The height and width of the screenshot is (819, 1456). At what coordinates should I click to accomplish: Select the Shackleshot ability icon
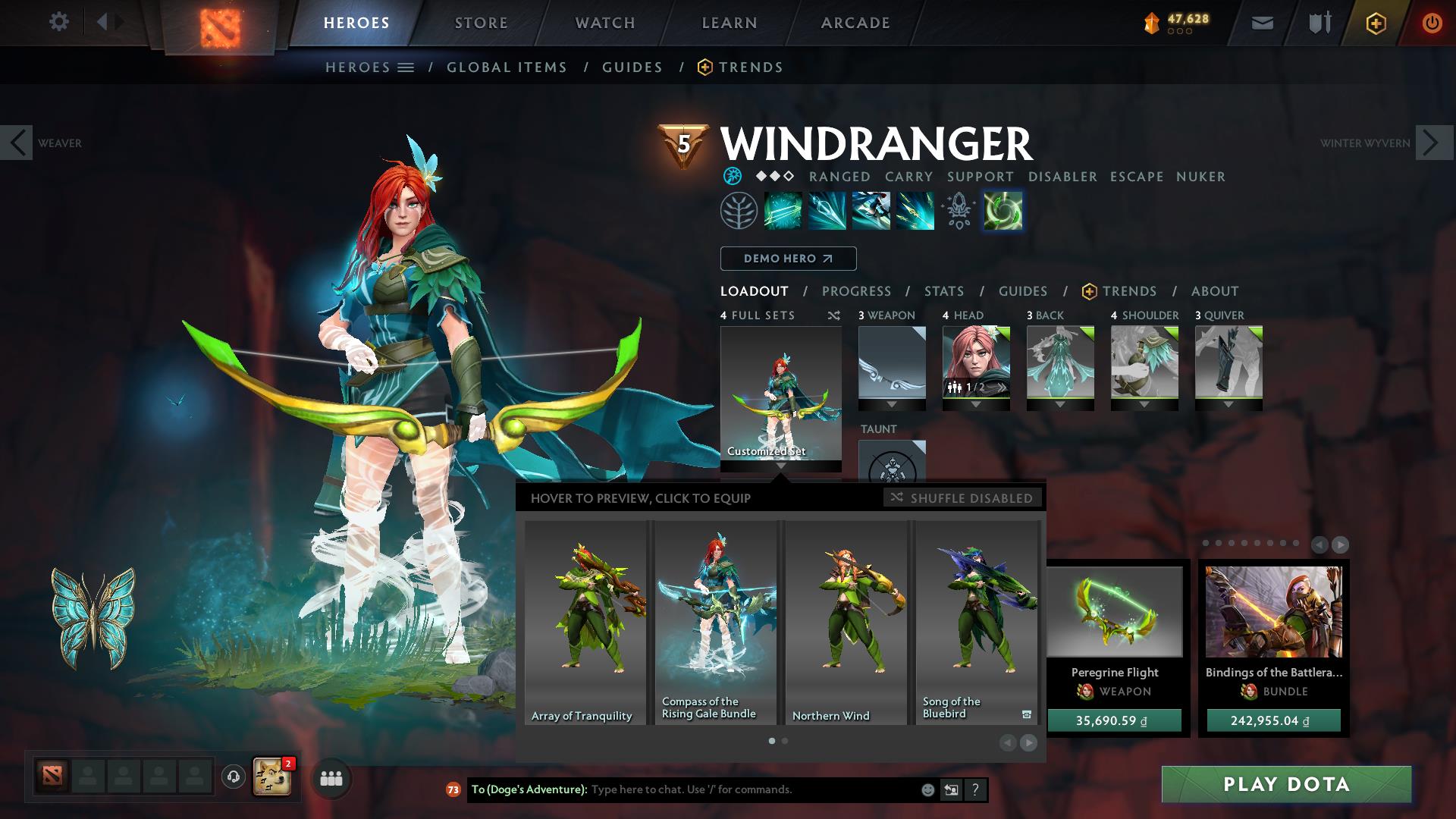(x=784, y=212)
